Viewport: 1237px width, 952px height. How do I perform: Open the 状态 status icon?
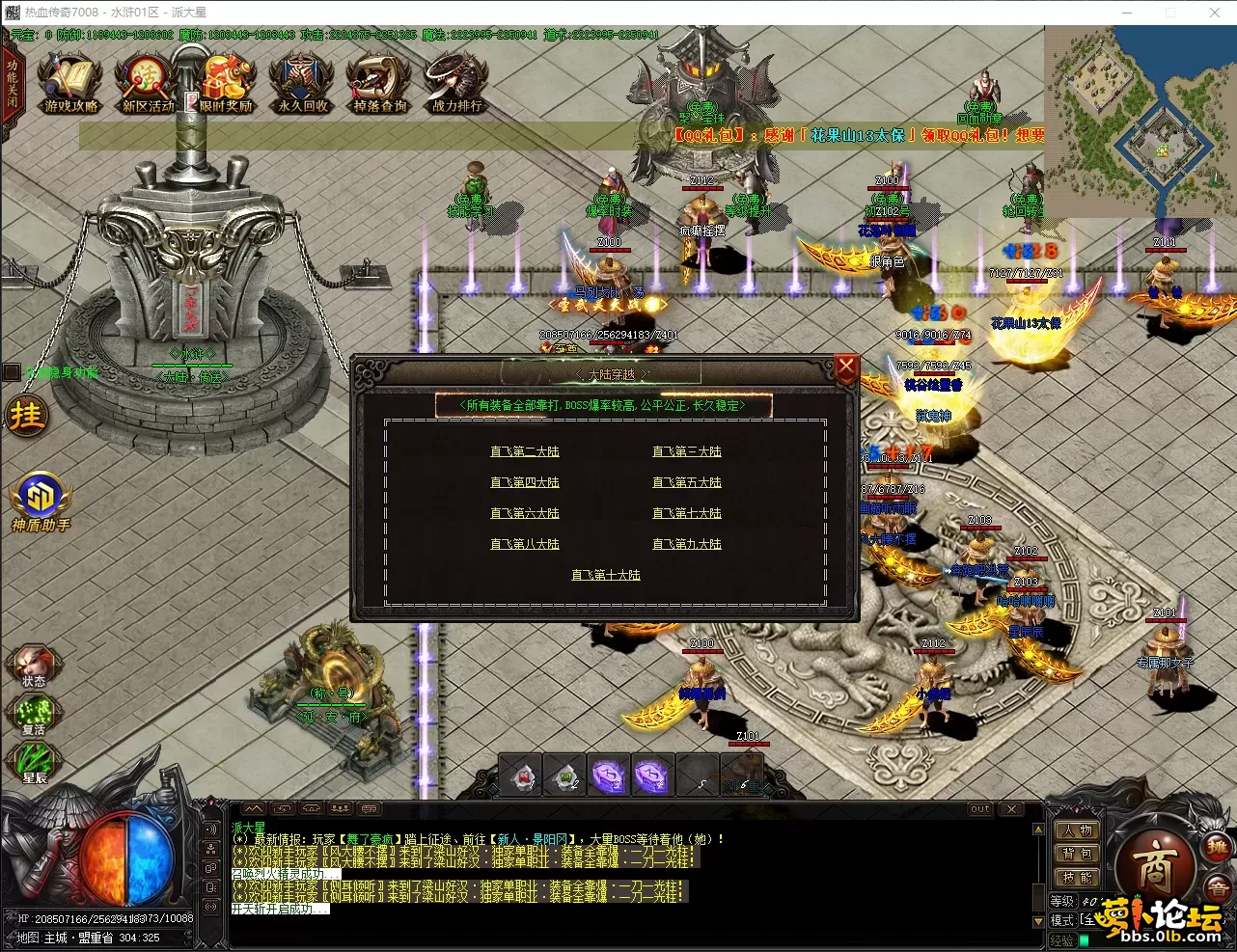click(x=34, y=665)
